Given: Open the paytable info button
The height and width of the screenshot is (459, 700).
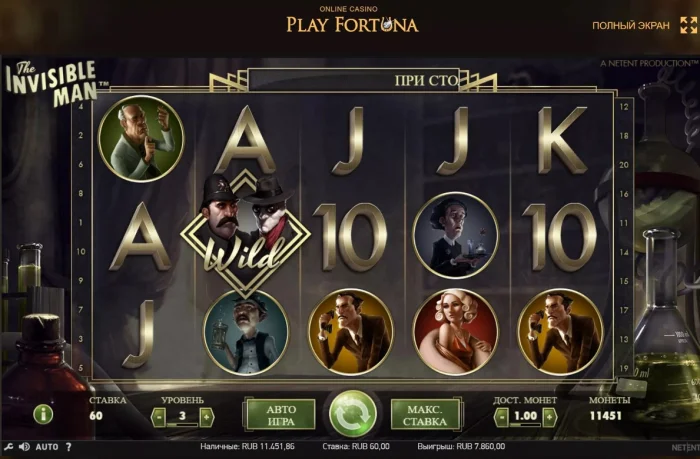Looking at the screenshot, I should coord(43,413).
